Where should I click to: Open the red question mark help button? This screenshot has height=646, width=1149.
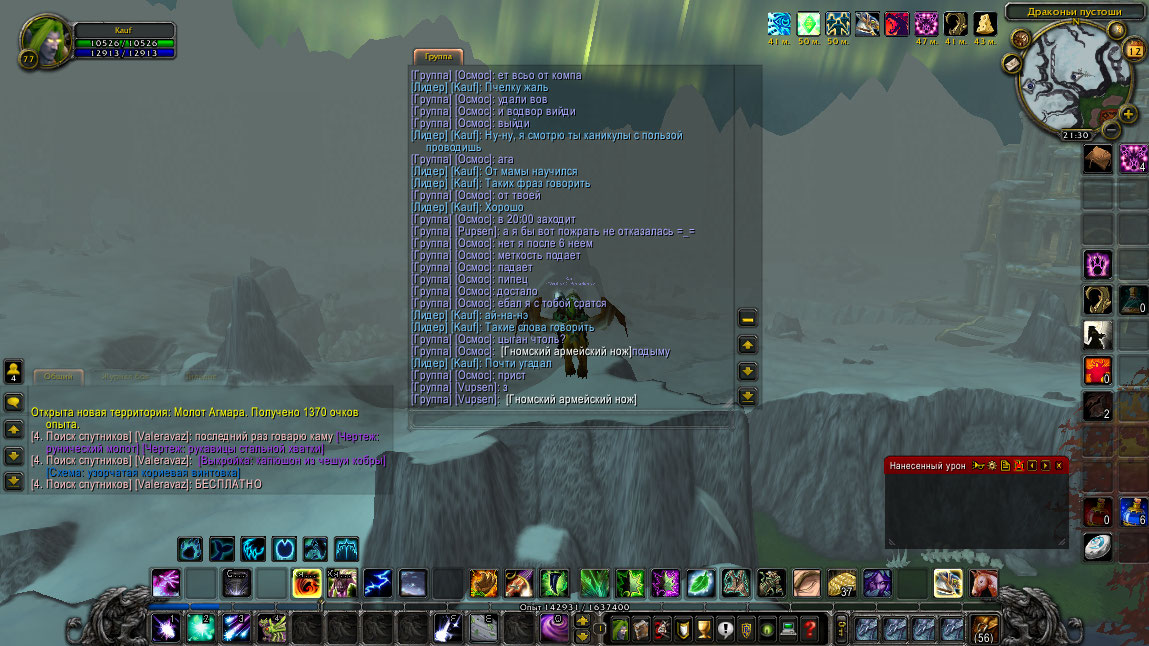tap(811, 629)
